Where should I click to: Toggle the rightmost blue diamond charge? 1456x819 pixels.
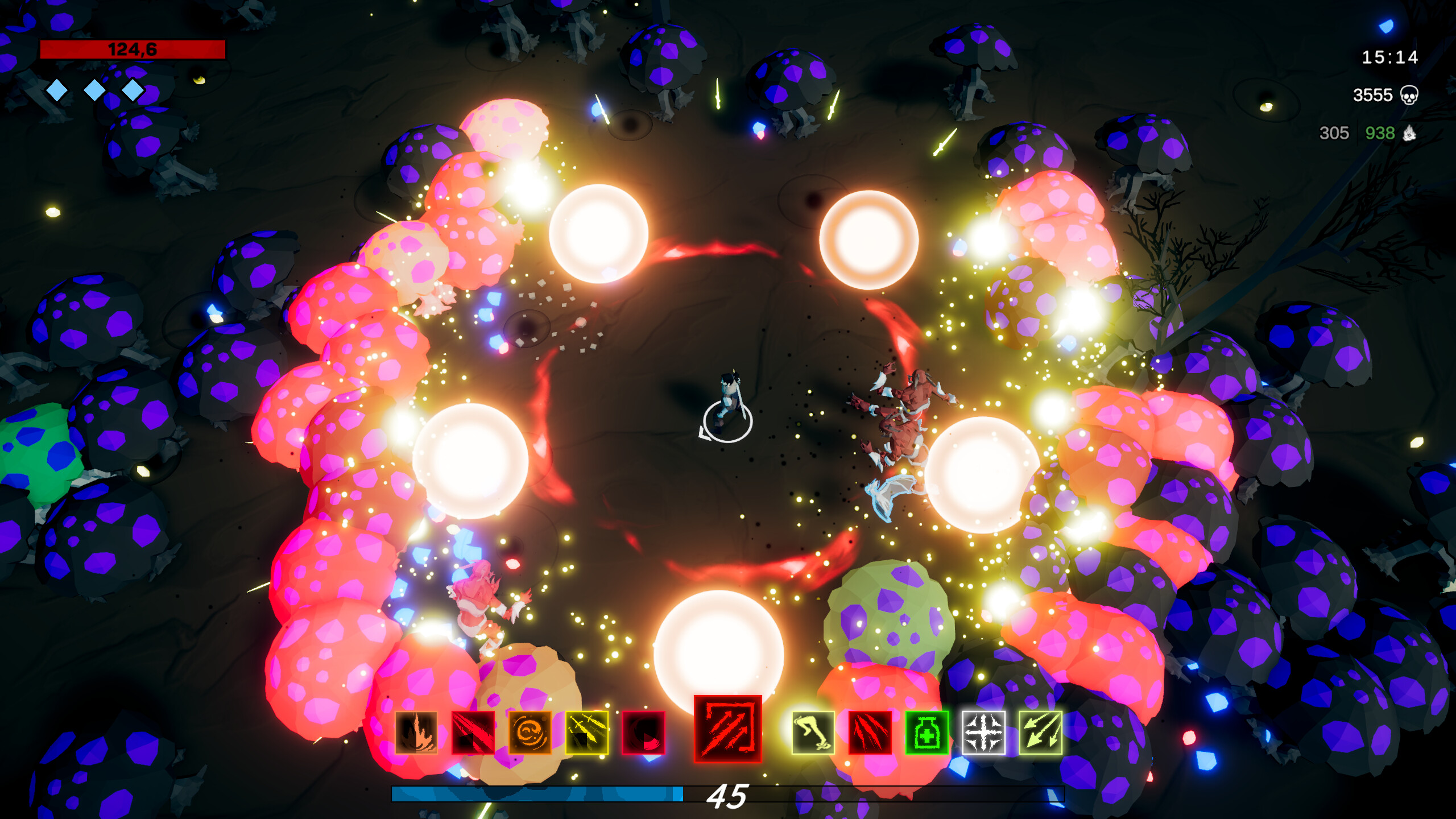coord(132,90)
